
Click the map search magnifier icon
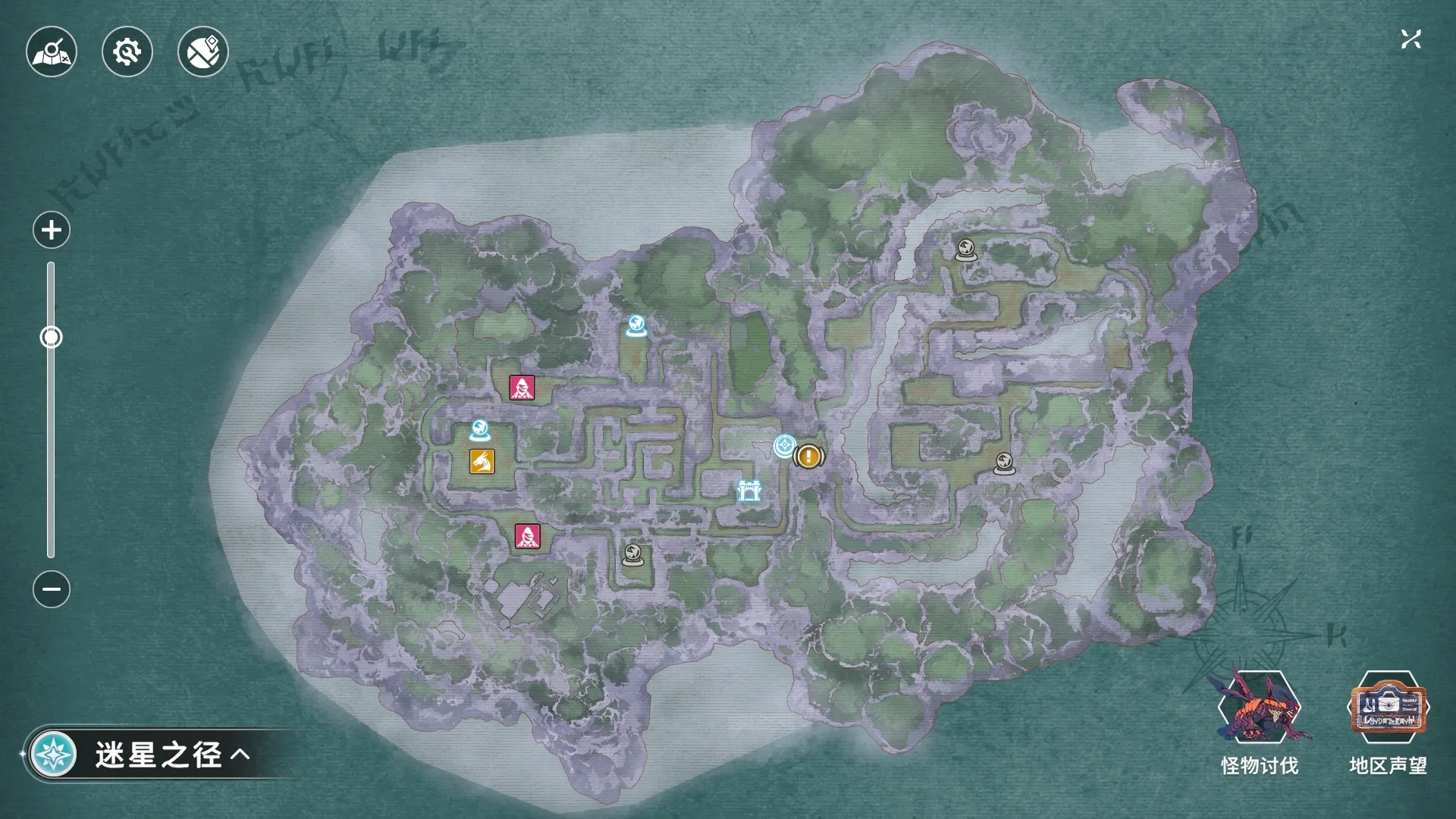point(52,52)
